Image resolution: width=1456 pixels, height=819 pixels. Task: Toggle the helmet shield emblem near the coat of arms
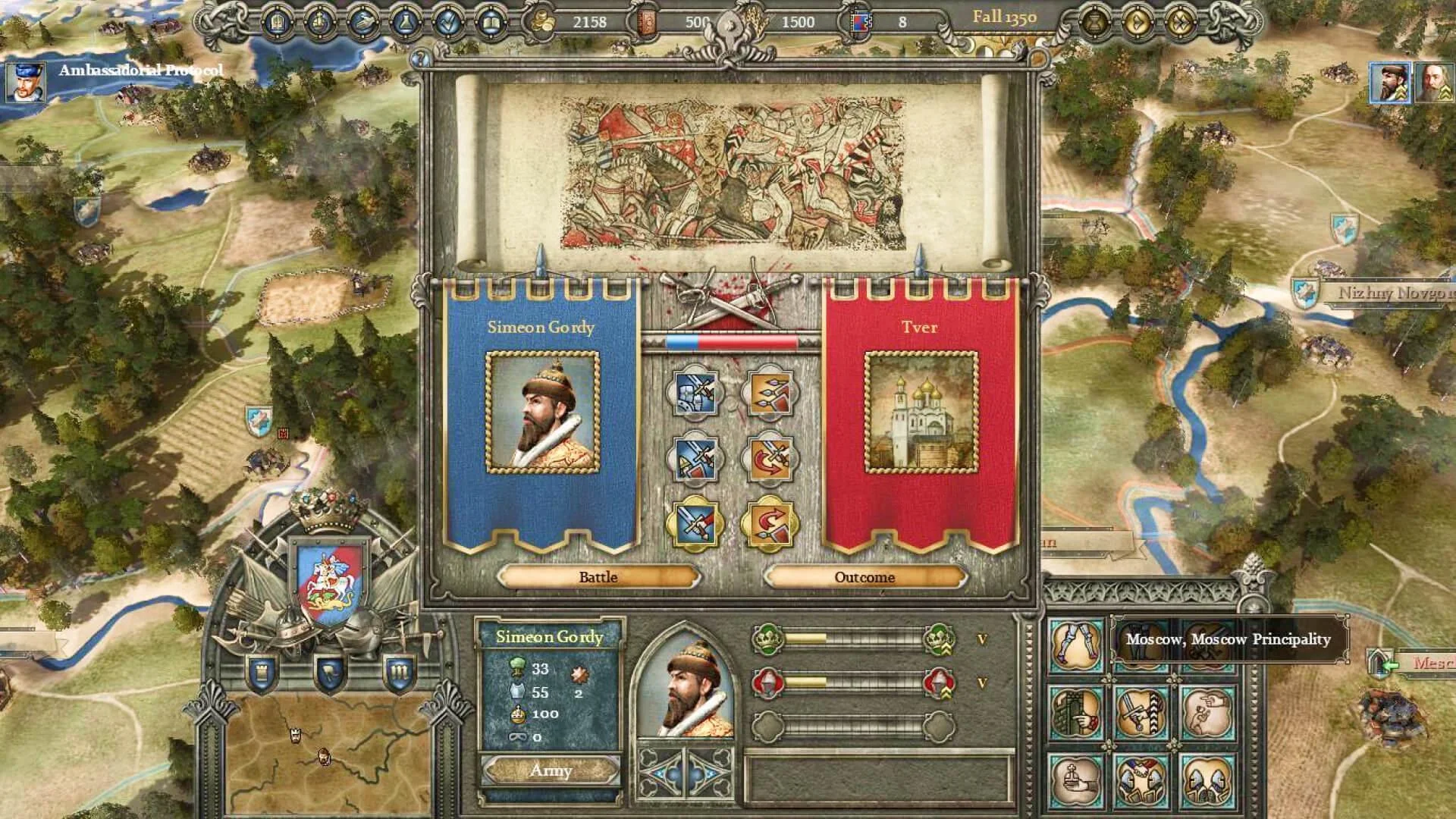coord(330,673)
